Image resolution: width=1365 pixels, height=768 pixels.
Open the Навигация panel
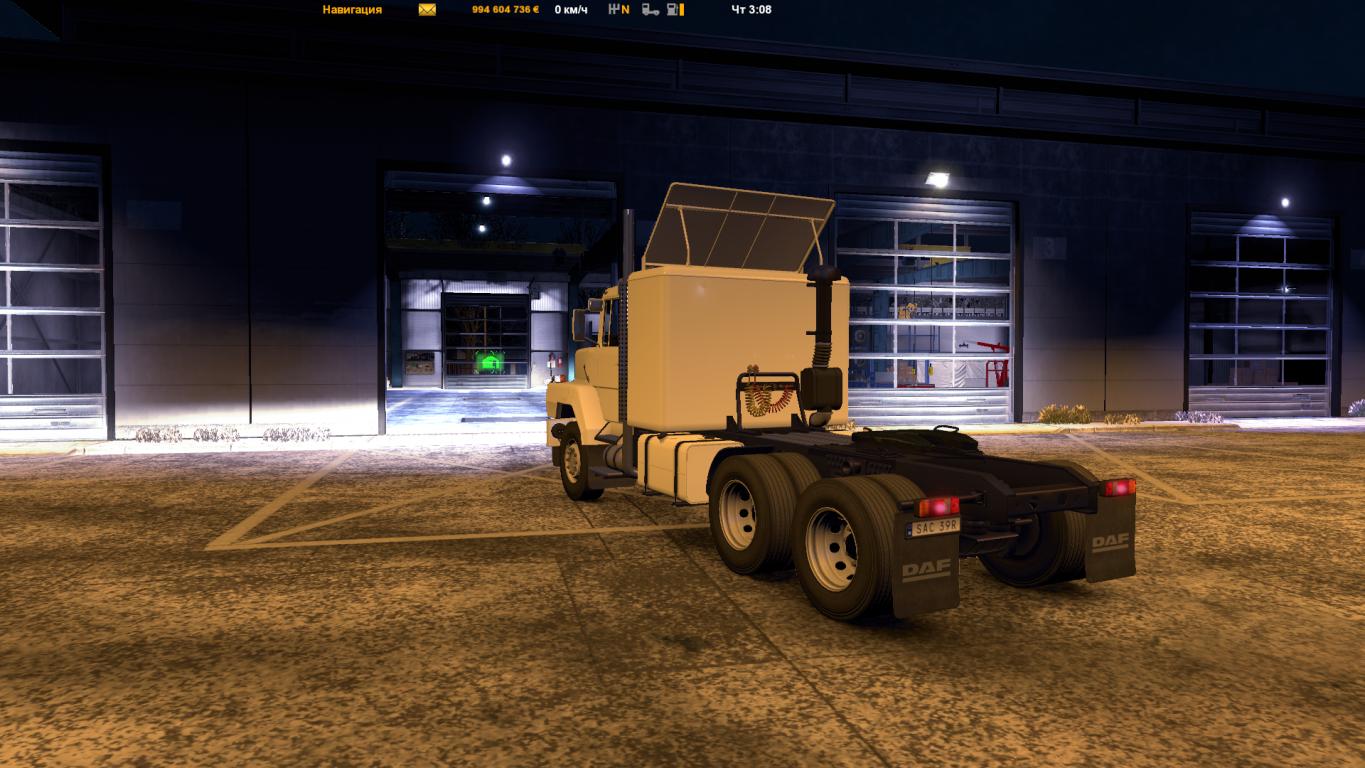(352, 10)
